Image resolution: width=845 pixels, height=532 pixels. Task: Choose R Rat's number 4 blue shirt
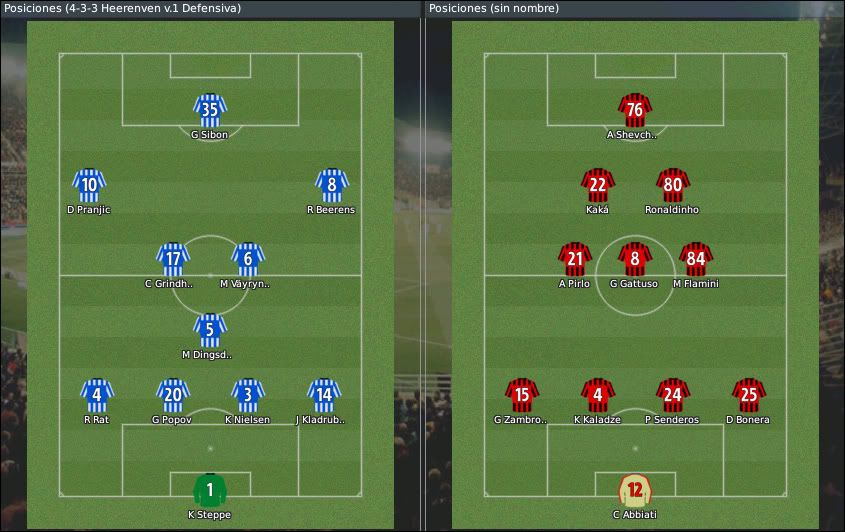point(96,395)
